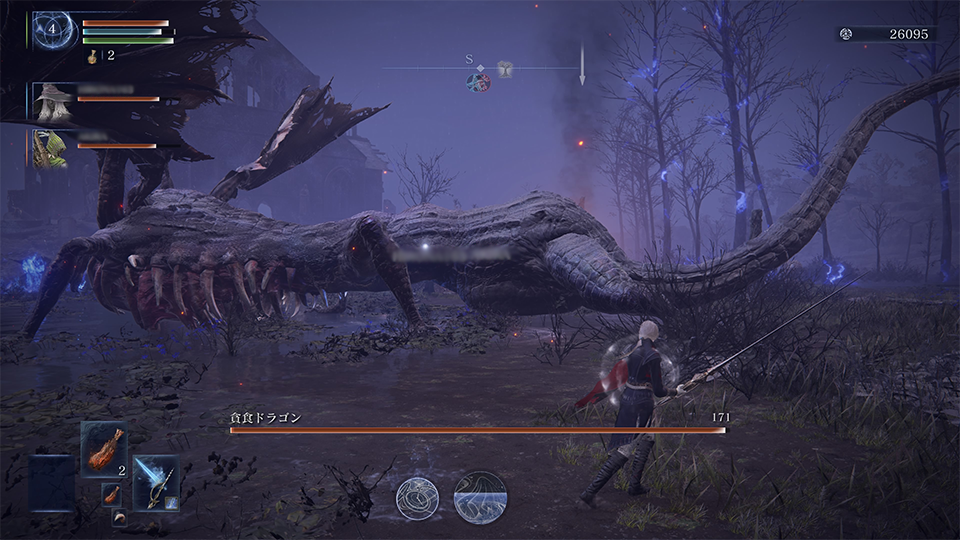The image size is (960, 540).
Task: Choose the curved claw item icon
Action: 120,514
